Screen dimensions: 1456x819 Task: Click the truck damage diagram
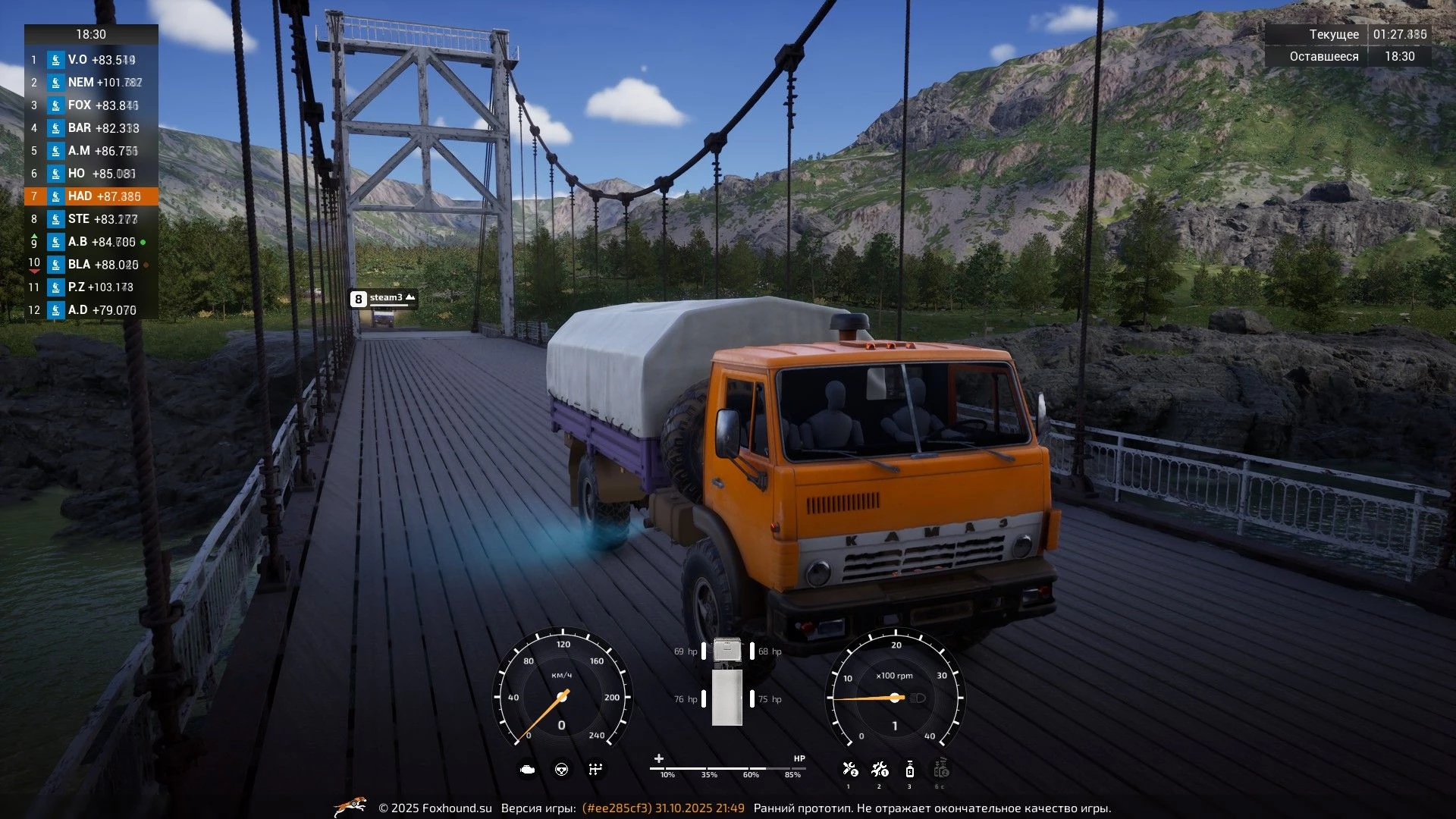coord(727,682)
